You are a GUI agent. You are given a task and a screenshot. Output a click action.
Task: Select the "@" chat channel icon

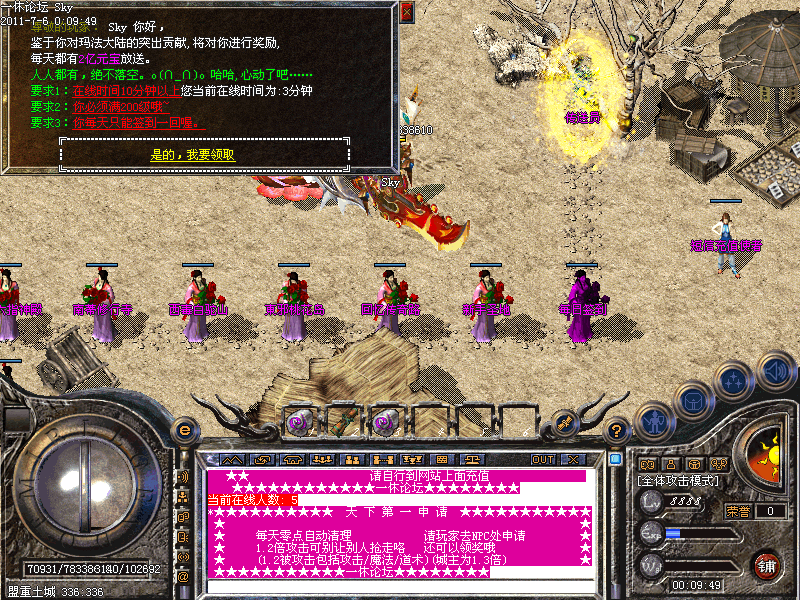(183, 577)
